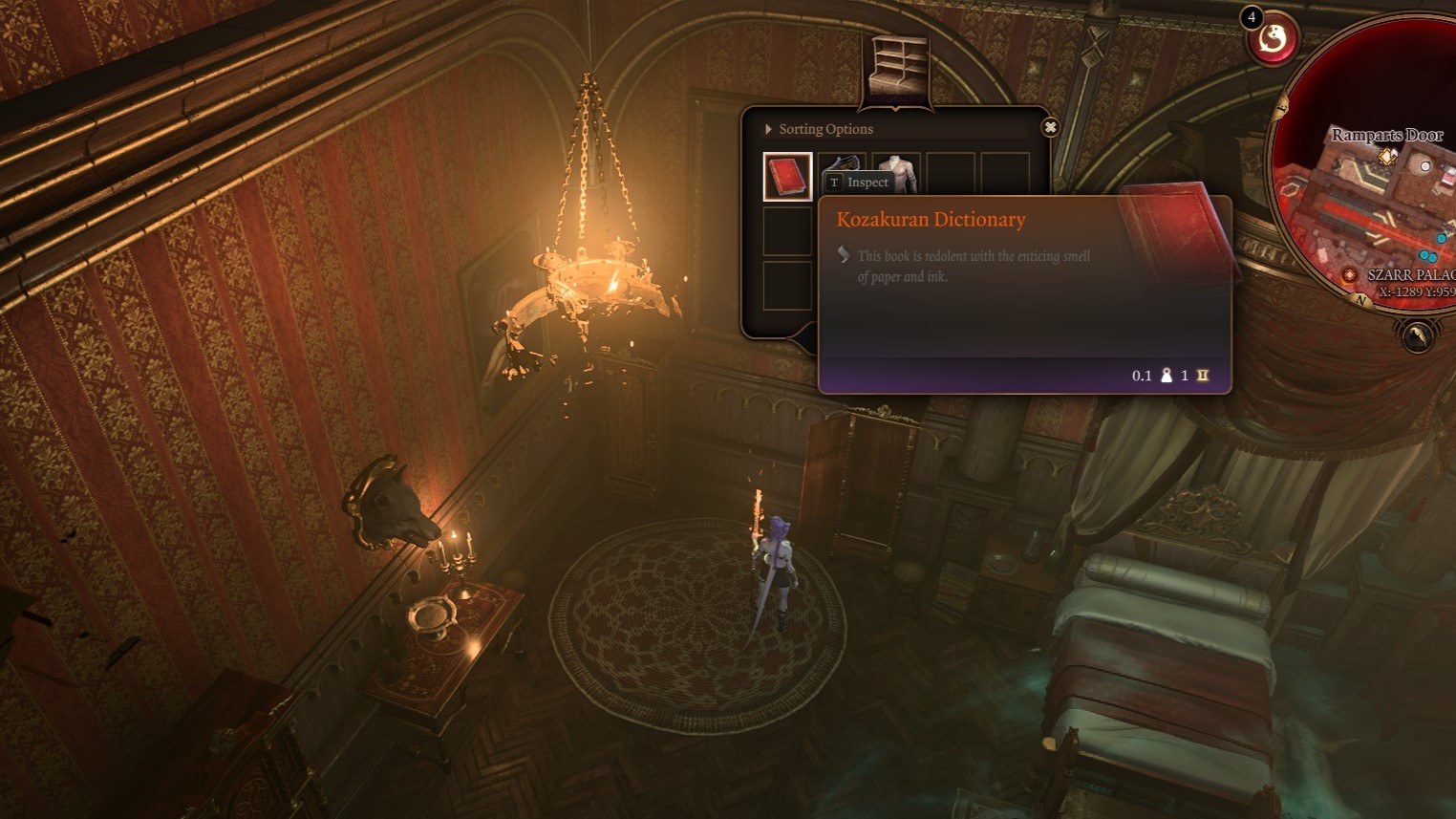The height and width of the screenshot is (819, 1456).
Task: Click the N compass marker on the minimap
Action: pyautogui.click(x=1360, y=299)
